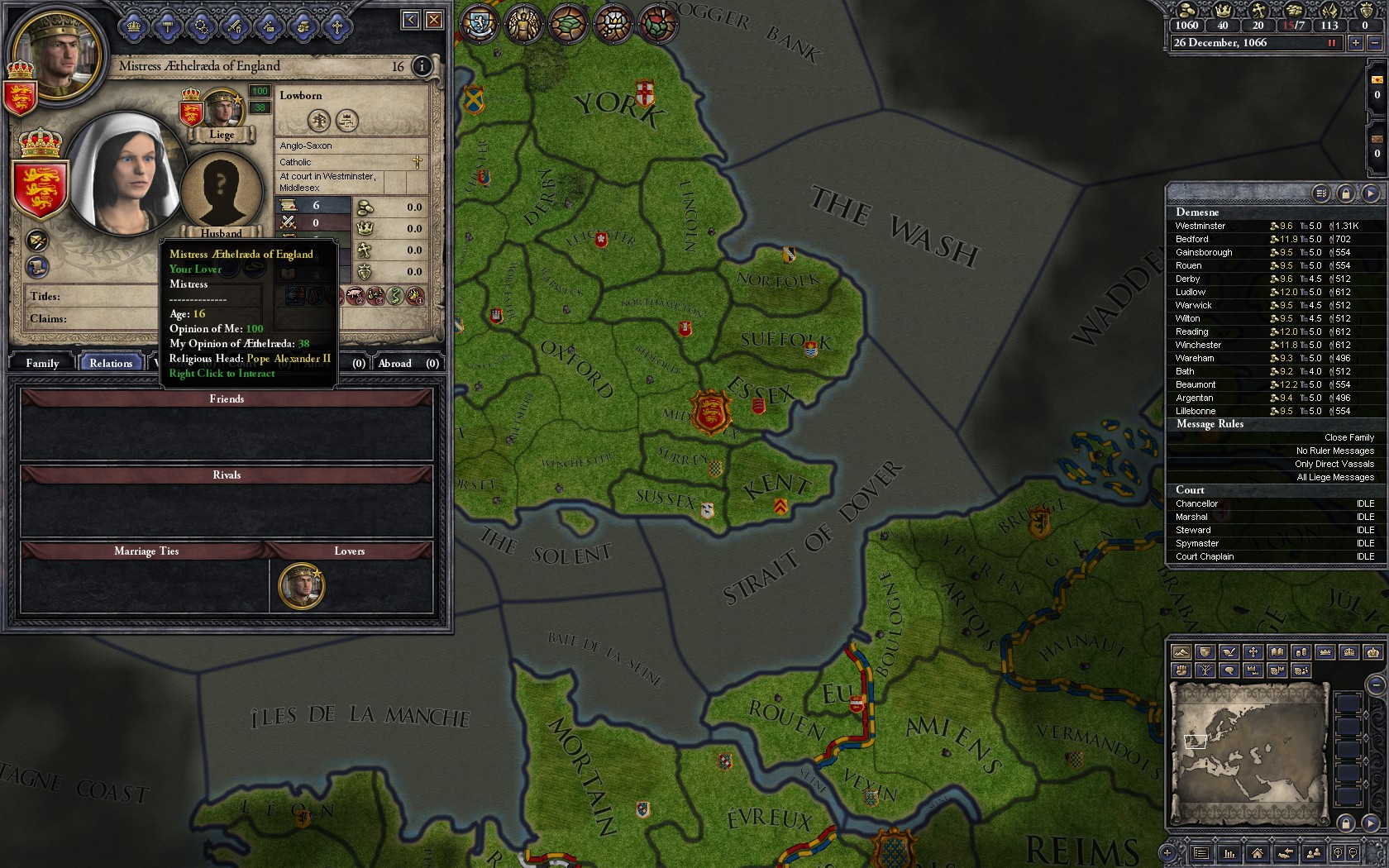Show the Abroad tab

click(x=395, y=363)
